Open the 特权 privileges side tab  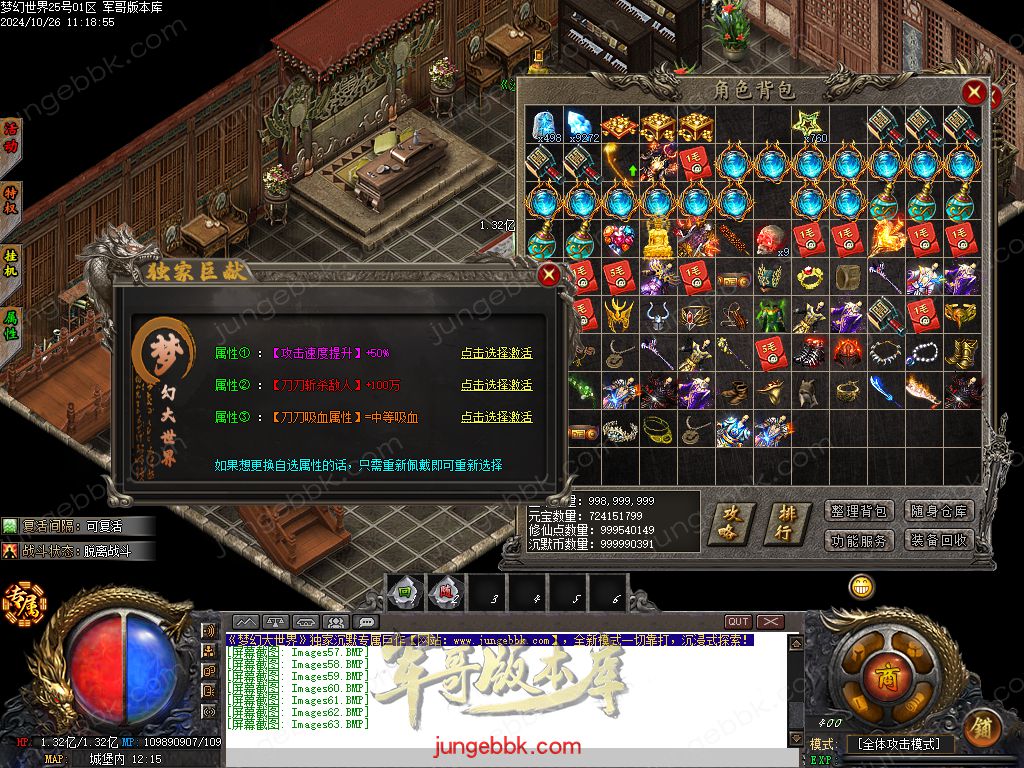(12, 198)
